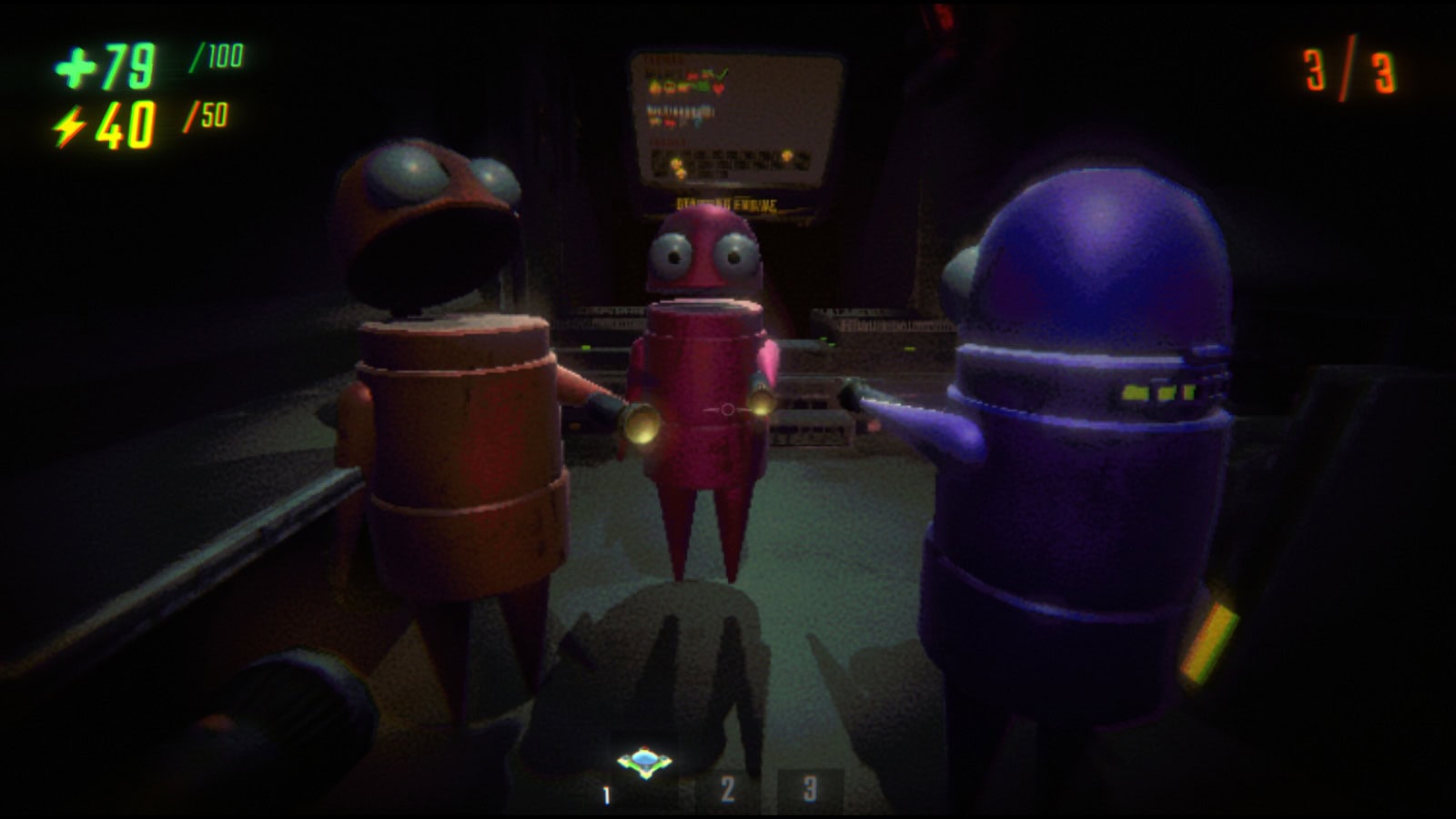Click the red status icons on the monitor
1456x819 pixels.
[x=693, y=76]
